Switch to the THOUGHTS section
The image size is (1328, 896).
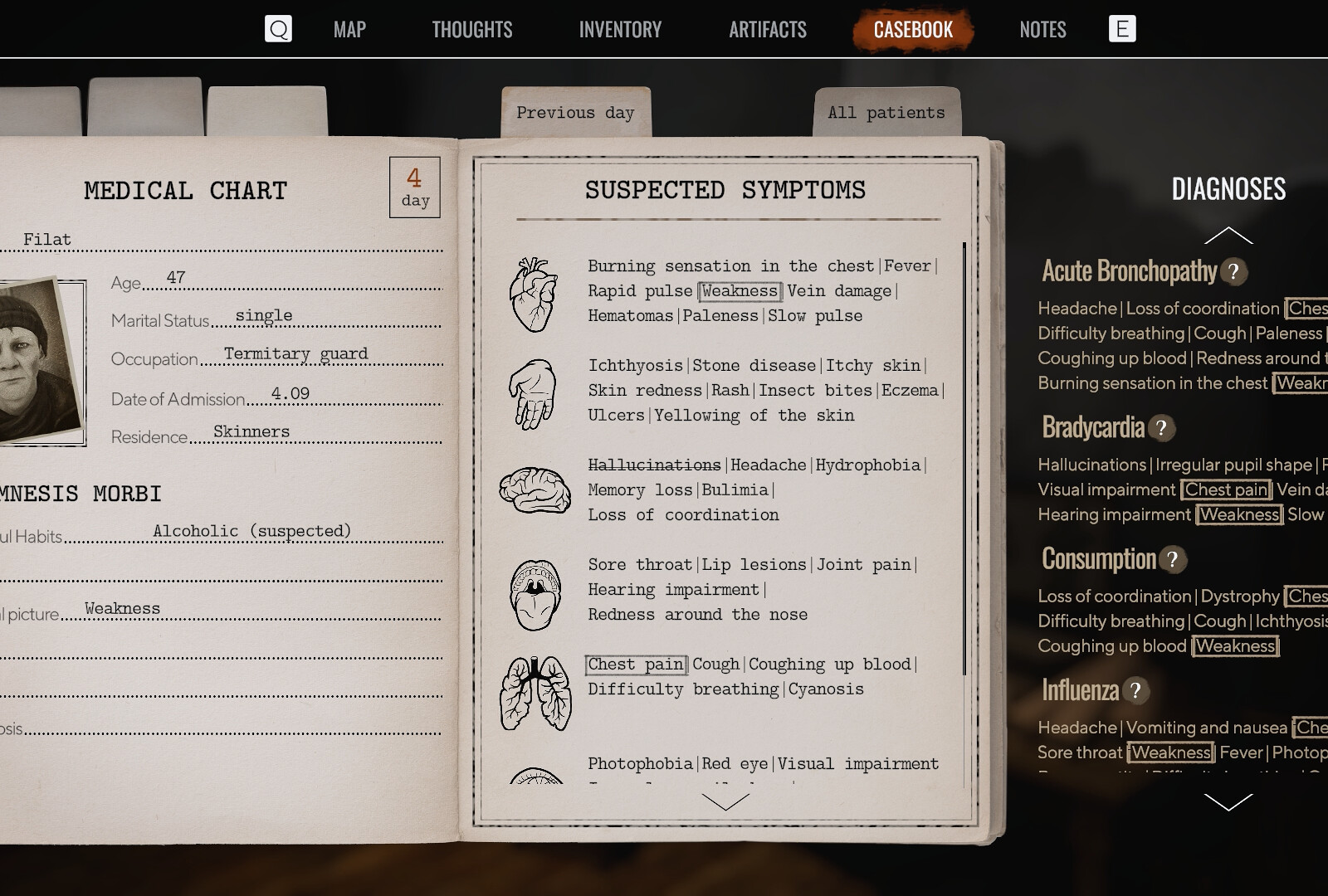(471, 29)
